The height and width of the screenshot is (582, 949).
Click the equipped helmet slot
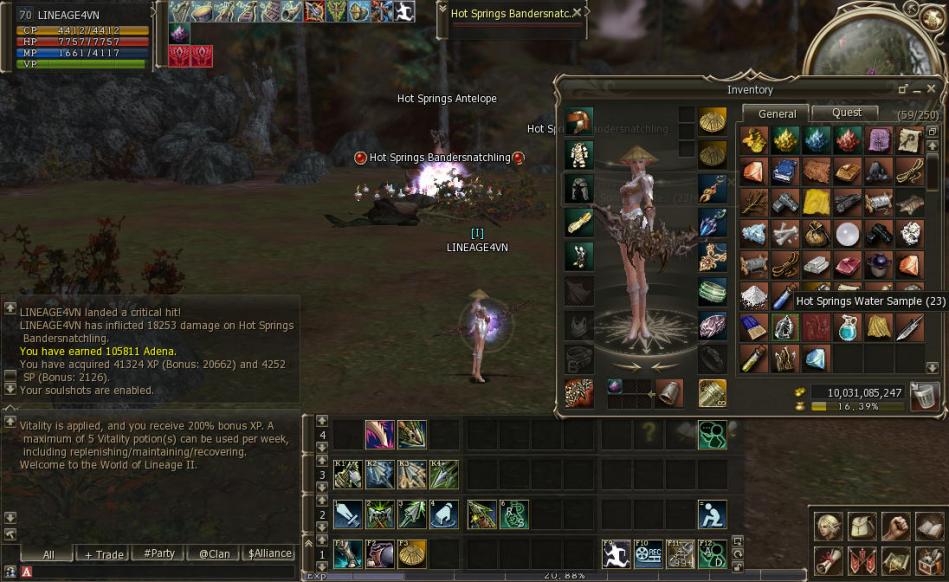pyautogui.click(x=579, y=122)
